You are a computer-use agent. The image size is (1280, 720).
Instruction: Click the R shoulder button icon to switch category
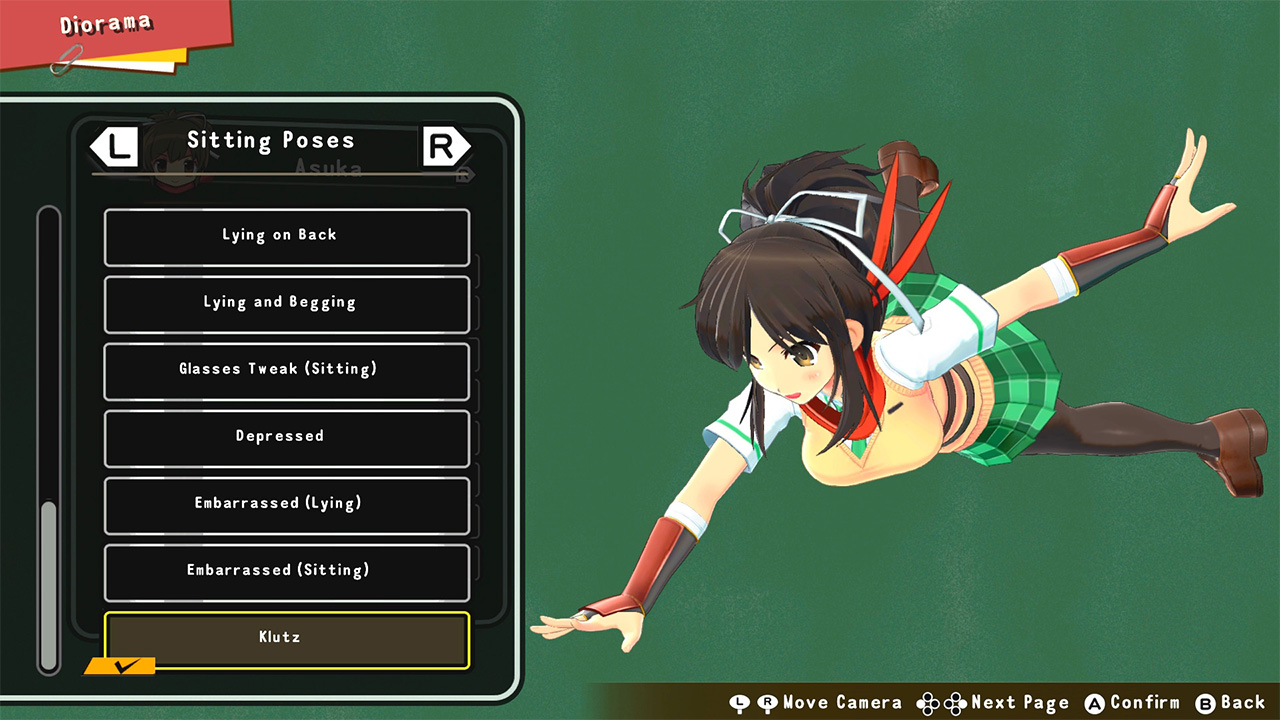pos(444,146)
